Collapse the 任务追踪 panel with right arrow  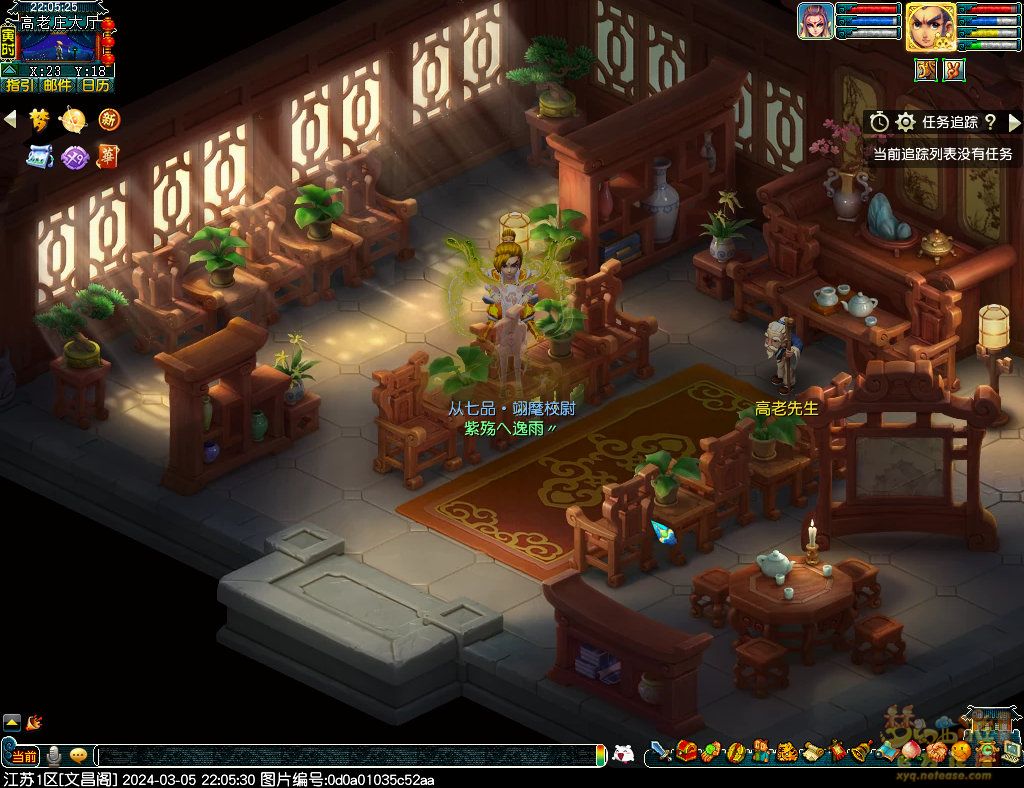coord(1015,122)
